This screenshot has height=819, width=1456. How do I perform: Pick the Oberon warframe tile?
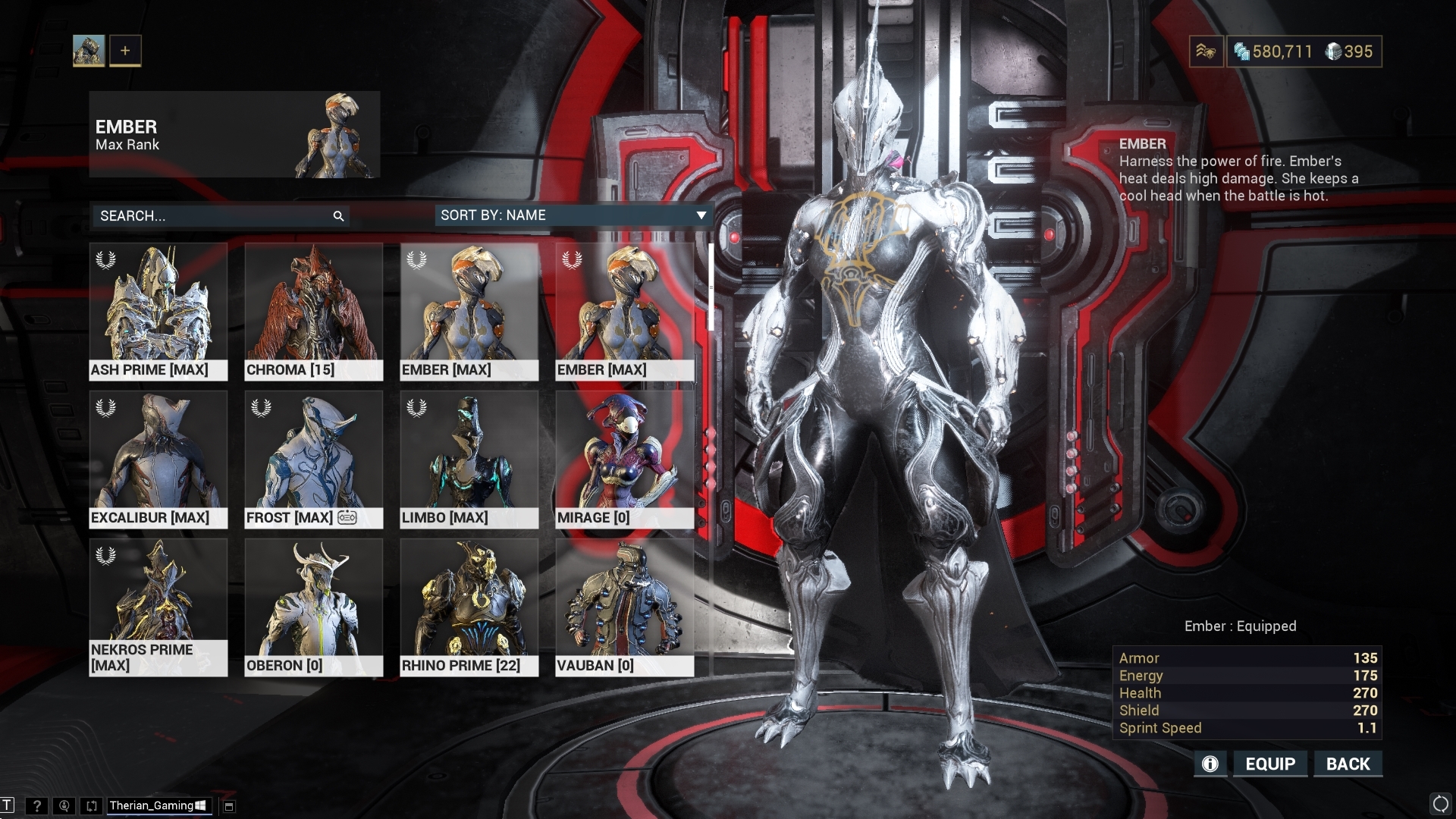pos(314,607)
